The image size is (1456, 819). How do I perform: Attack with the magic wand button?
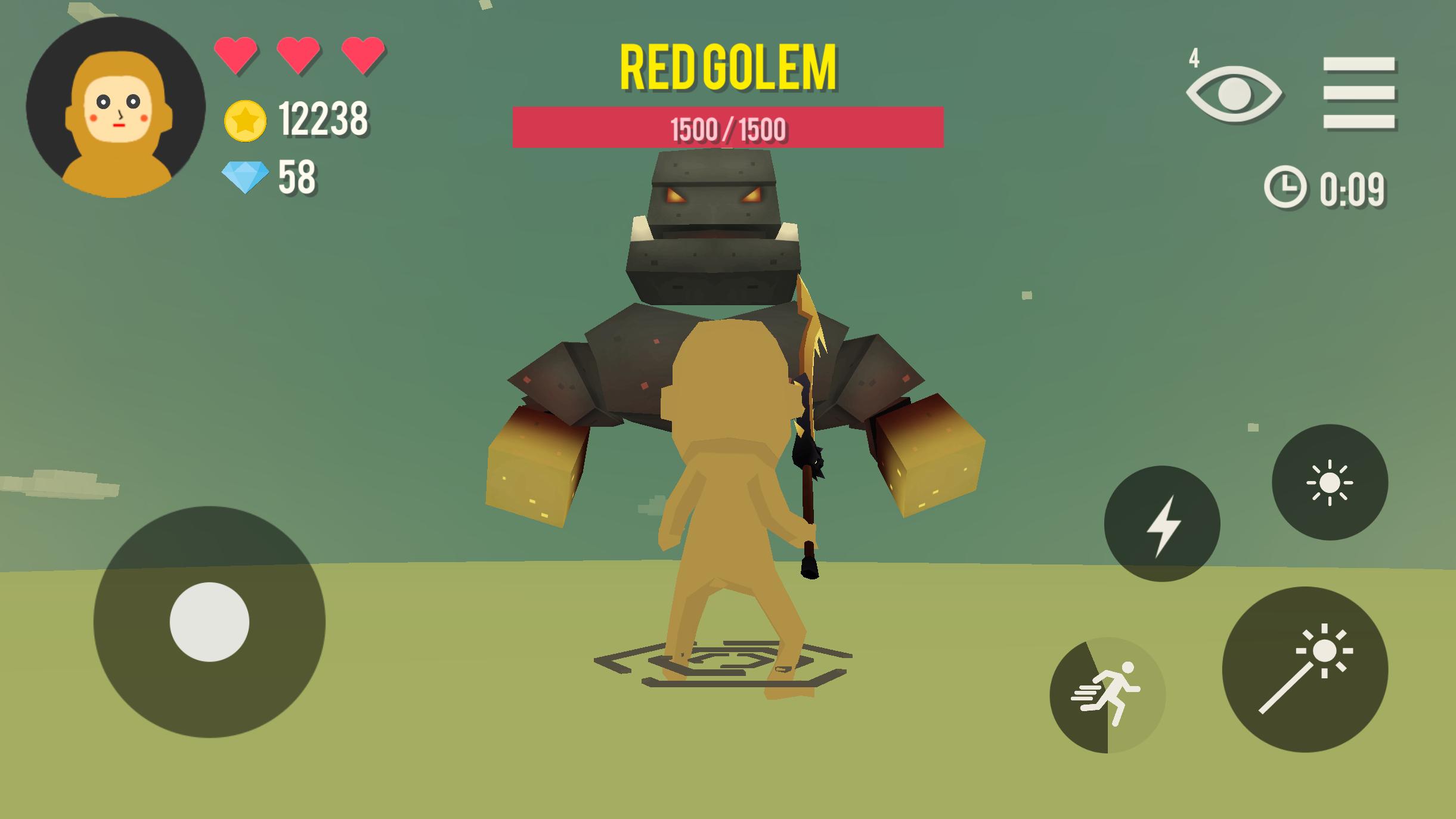click(1305, 669)
